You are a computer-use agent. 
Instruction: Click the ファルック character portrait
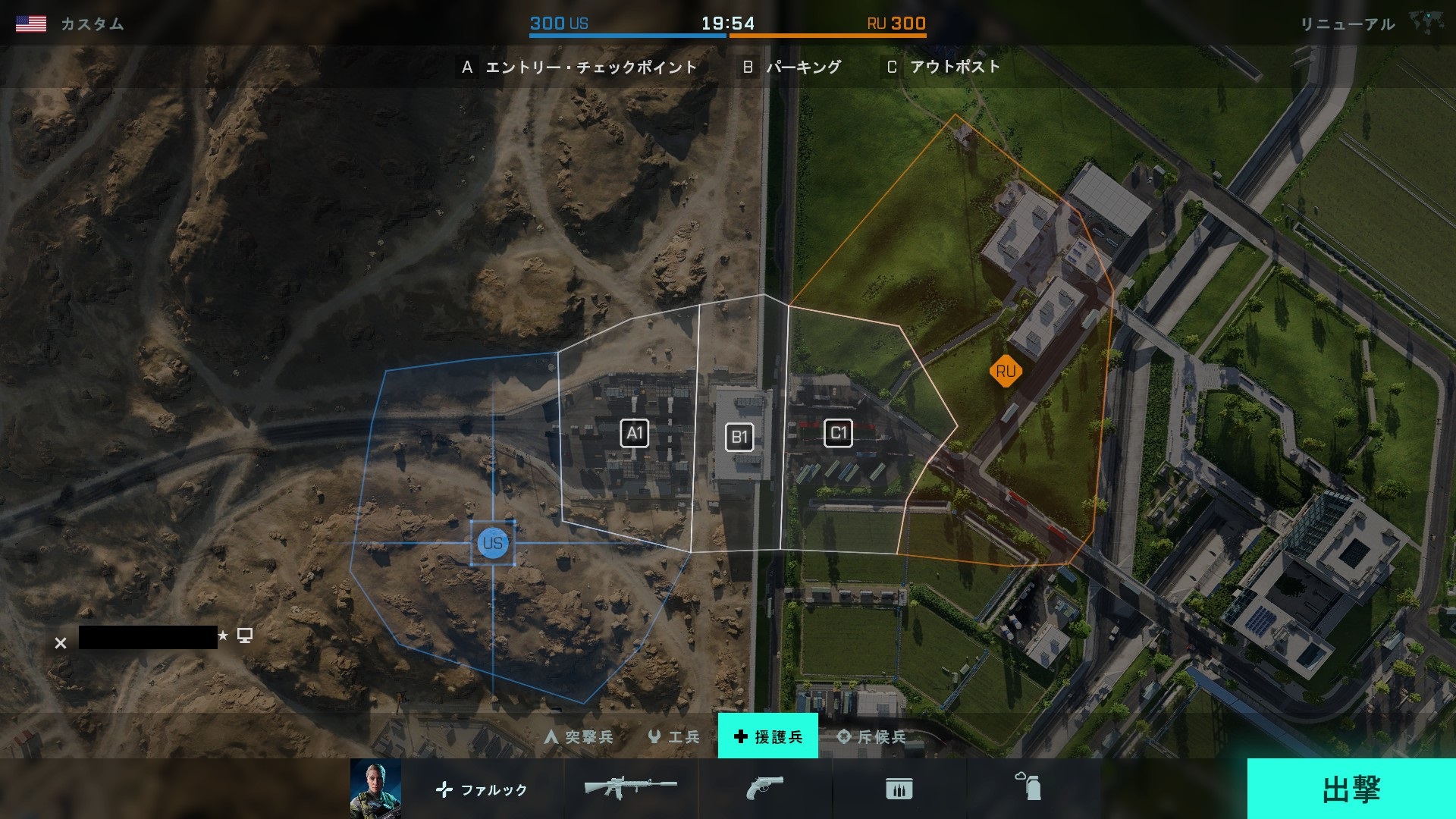375,789
